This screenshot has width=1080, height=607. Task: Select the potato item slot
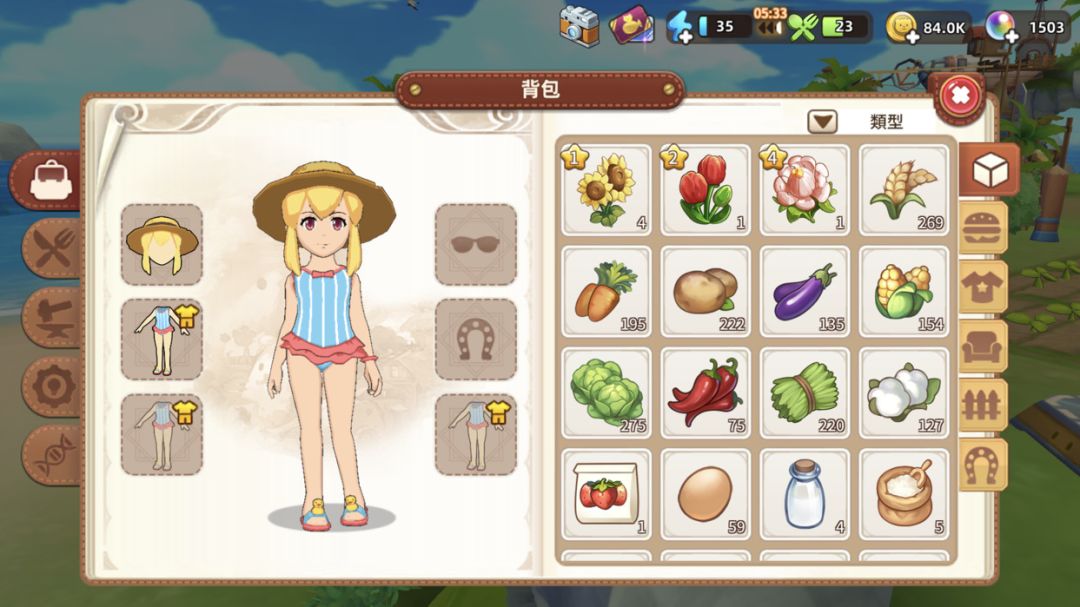click(x=705, y=290)
